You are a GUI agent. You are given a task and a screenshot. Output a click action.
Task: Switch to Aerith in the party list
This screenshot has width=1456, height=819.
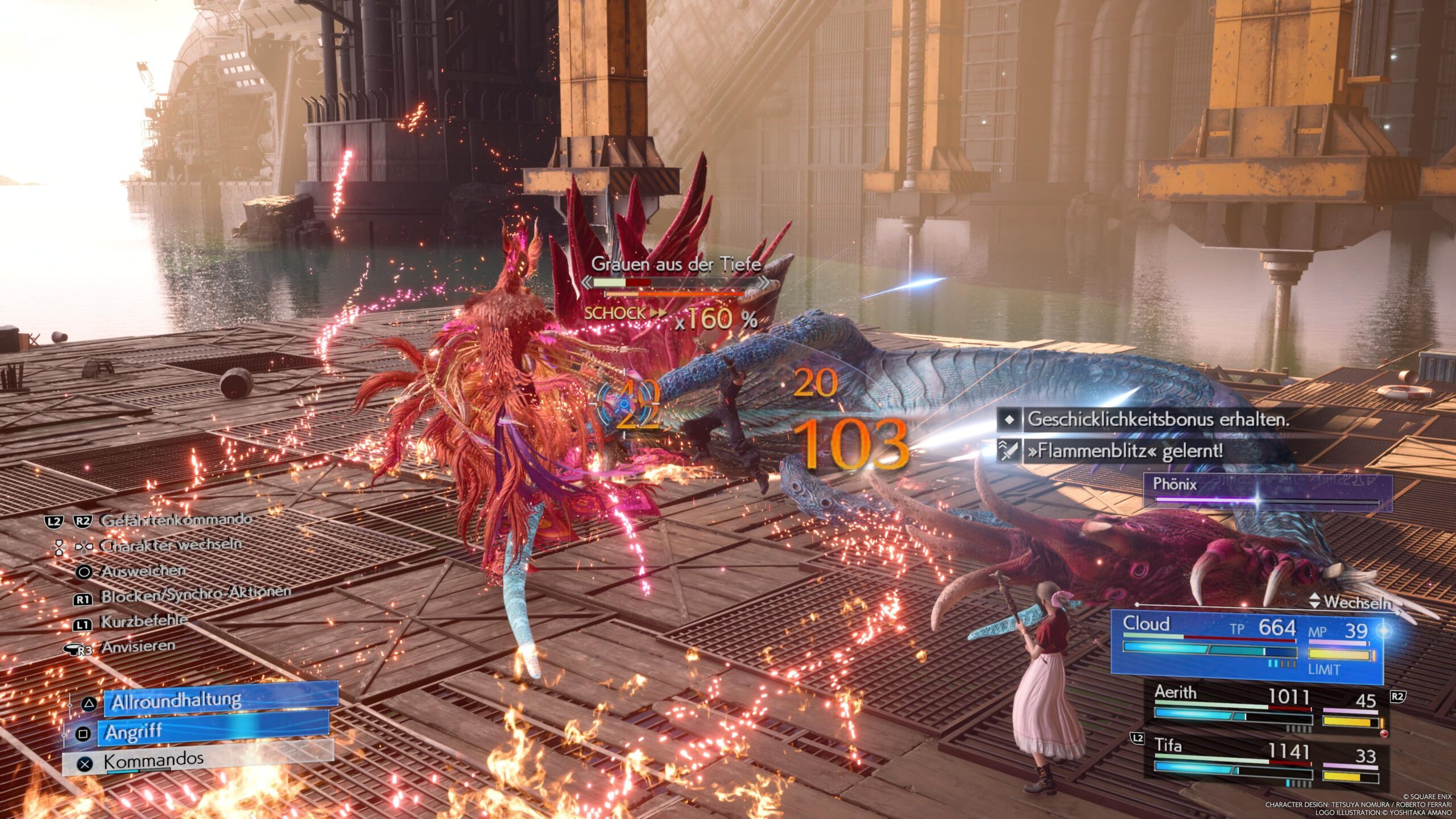(1266, 709)
